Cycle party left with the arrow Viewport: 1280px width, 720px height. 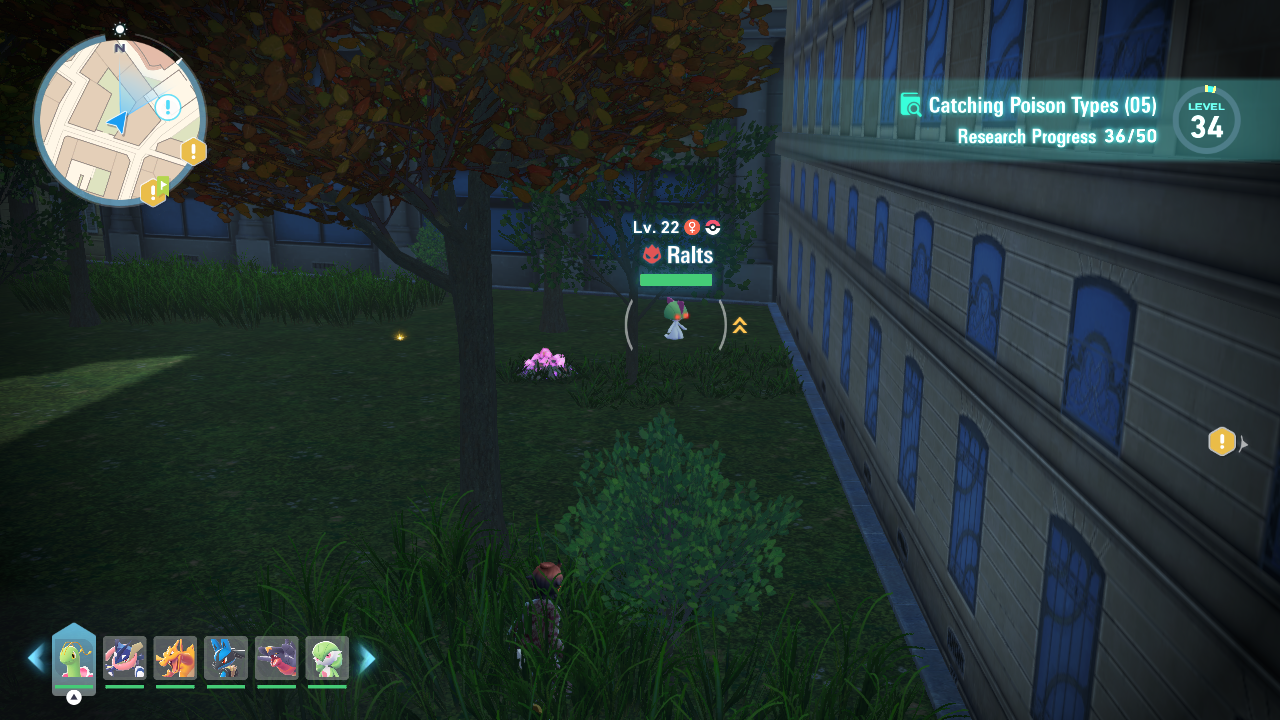(36, 658)
